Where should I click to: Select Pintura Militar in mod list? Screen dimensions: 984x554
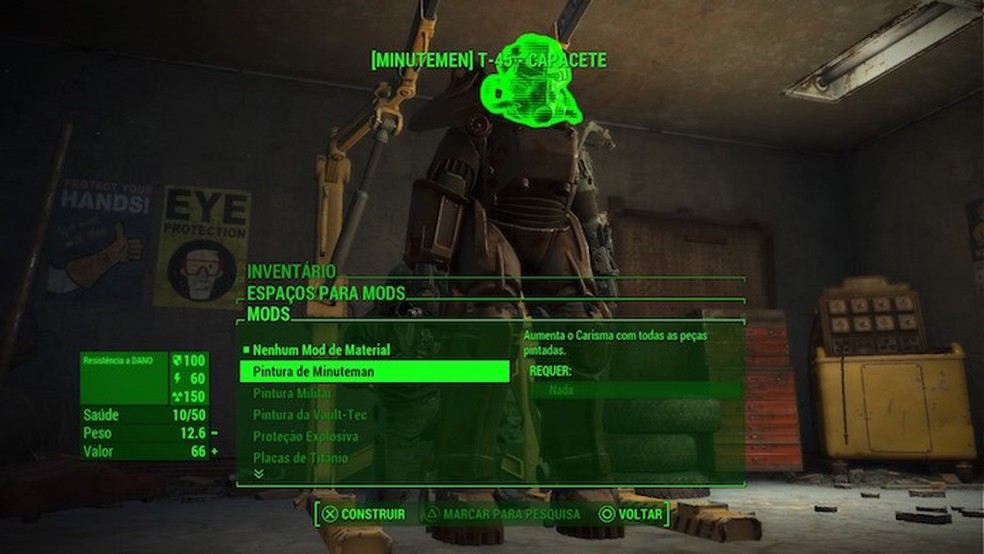[292, 394]
